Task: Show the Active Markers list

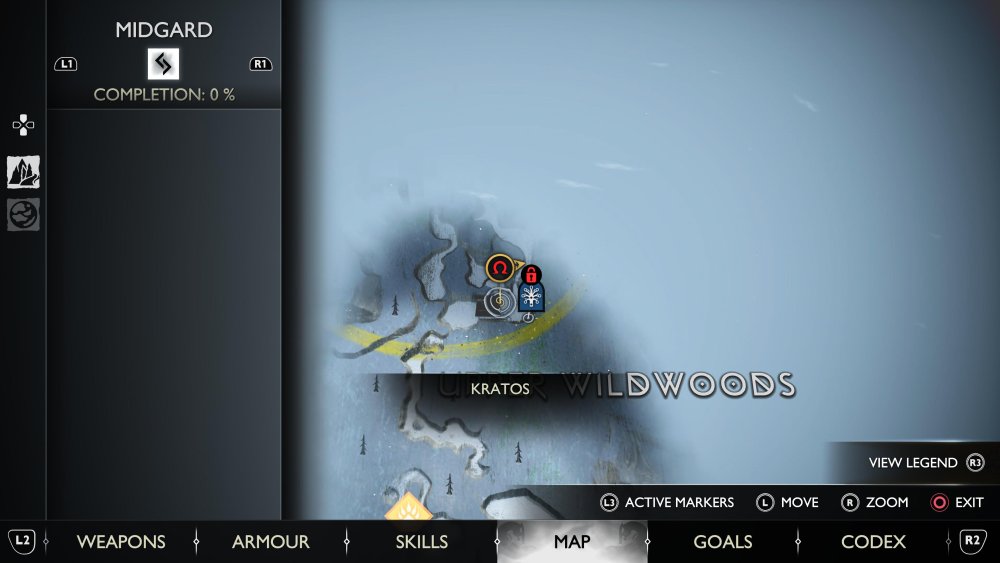Action: (666, 502)
